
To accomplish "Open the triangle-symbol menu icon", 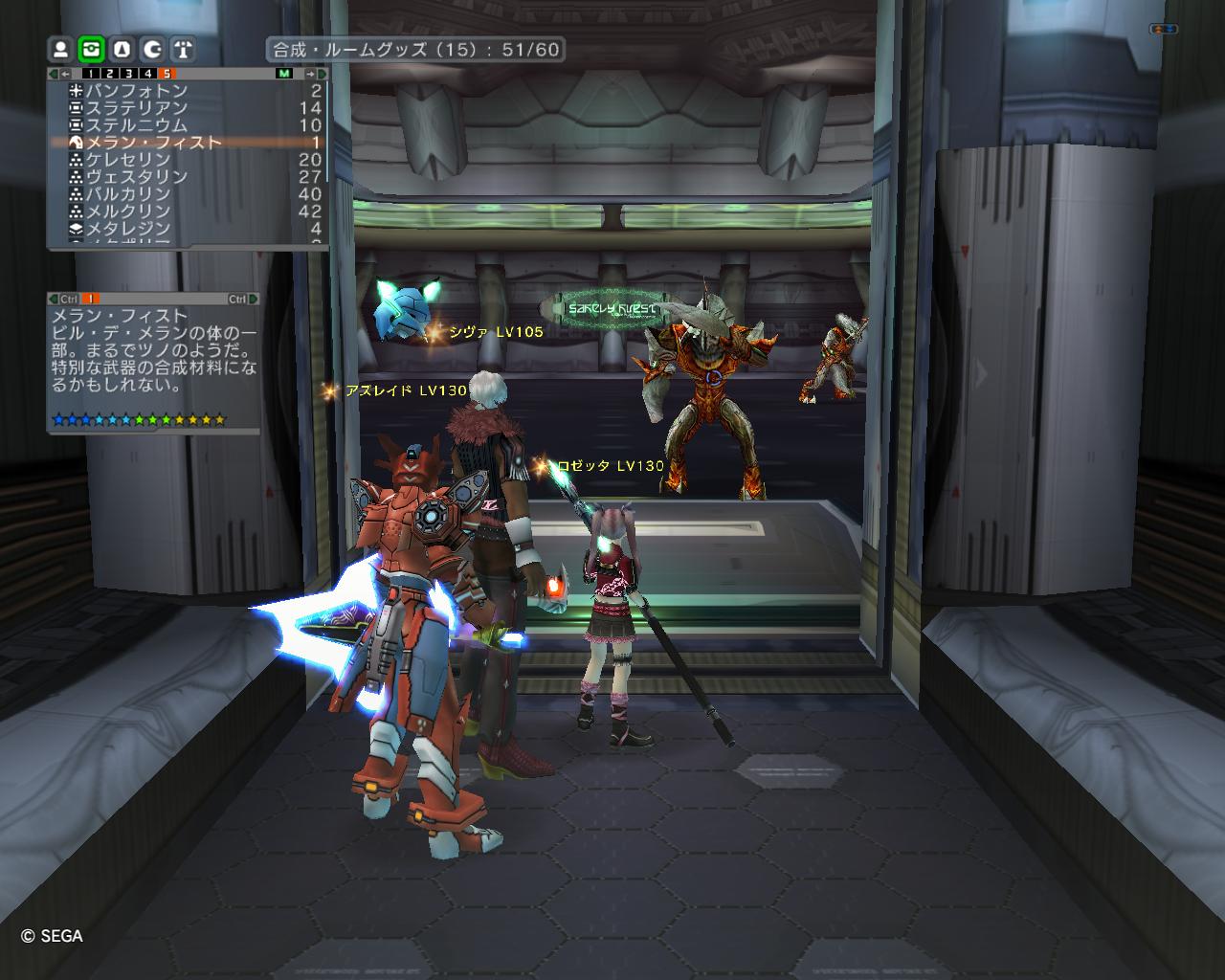I will pos(122,49).
